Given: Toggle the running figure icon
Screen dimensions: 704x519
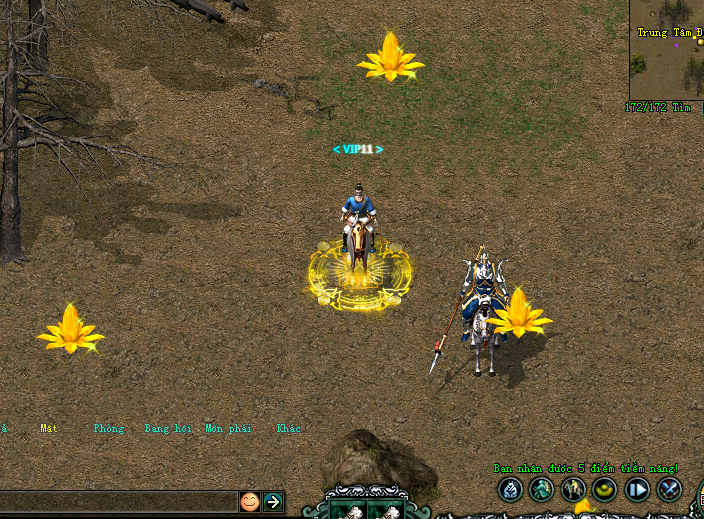Looking at the screenshot, I should (x=542, y=490).
